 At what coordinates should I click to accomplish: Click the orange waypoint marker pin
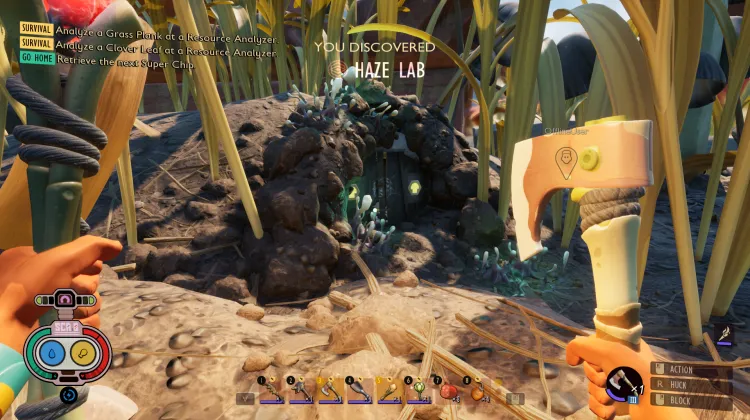point(567,163)
